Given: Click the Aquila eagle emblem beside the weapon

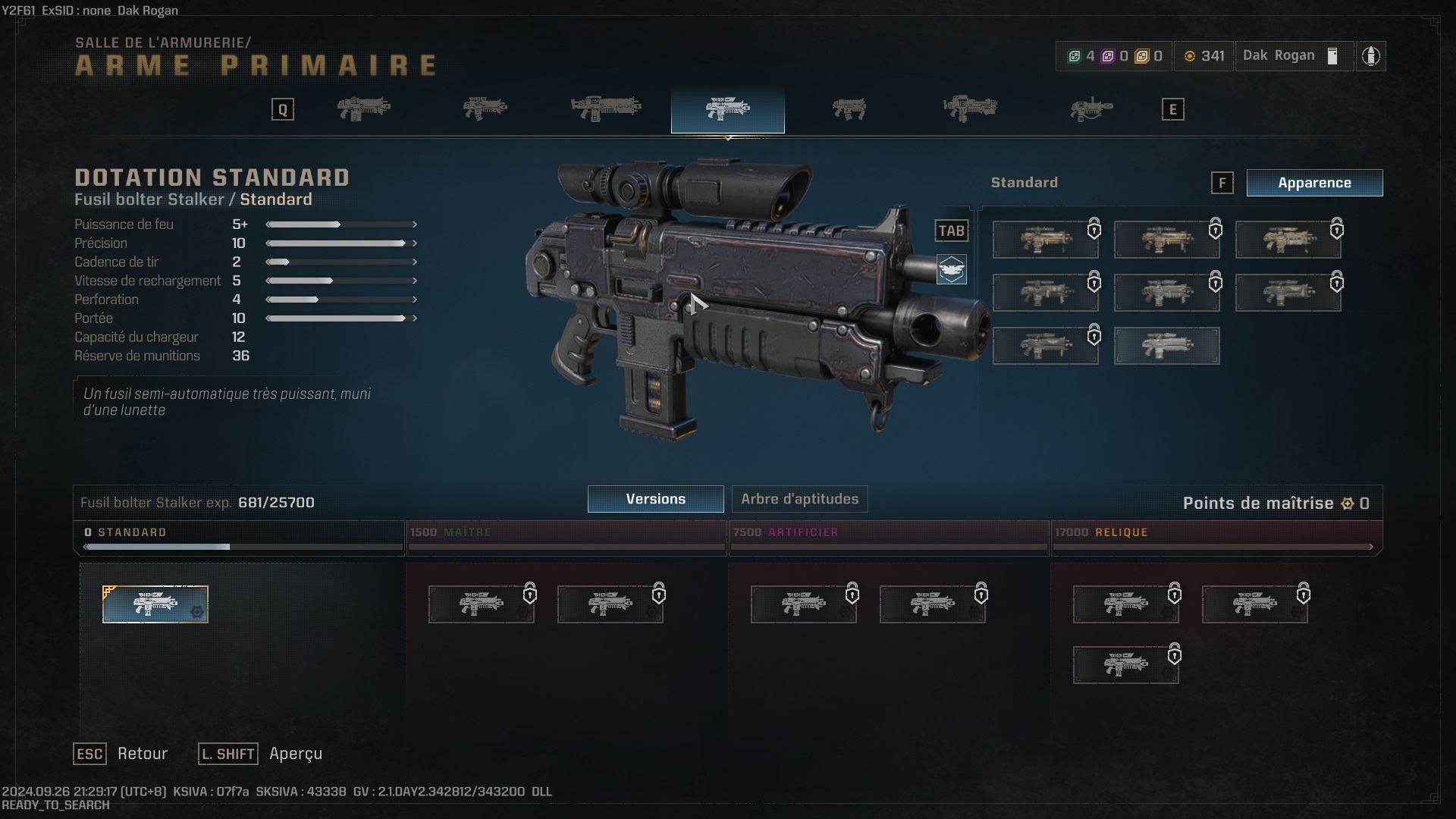Looking at the screenshot, I should [952, 269].
